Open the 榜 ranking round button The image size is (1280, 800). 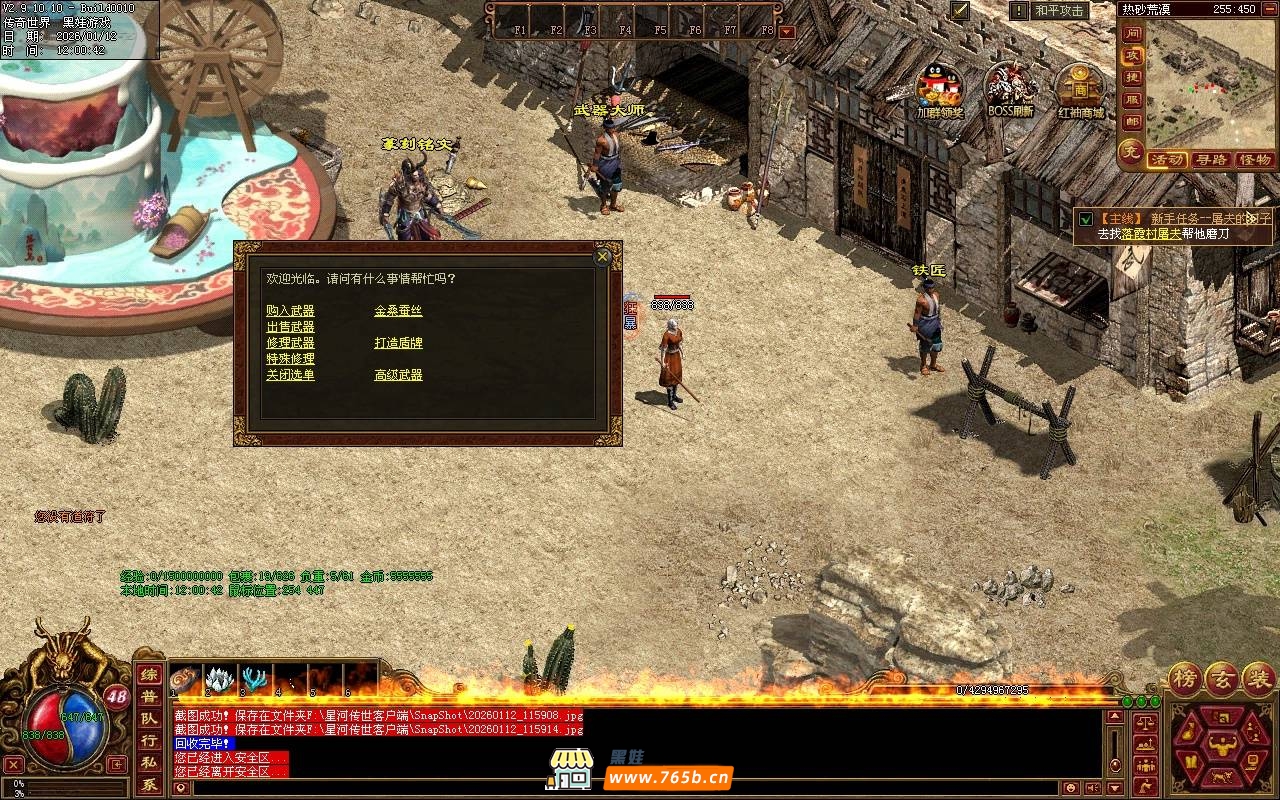click(1186, 678)
